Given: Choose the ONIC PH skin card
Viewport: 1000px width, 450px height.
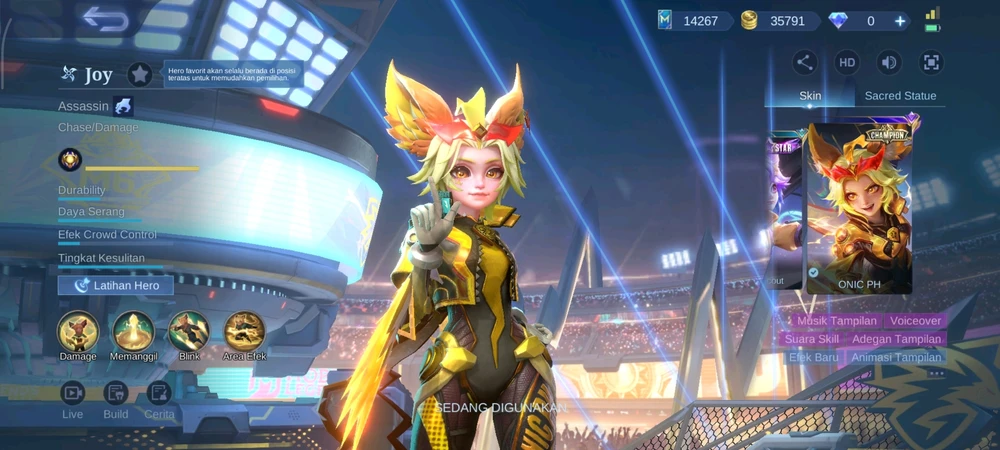Looking at the screenshot, I should tap(859, 208).
